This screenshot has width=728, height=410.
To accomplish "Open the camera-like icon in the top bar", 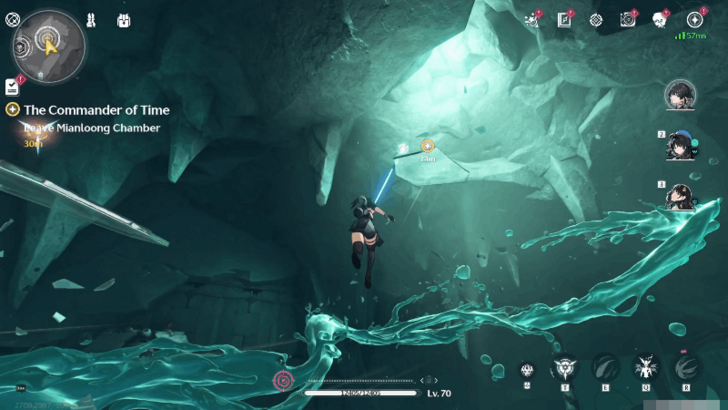I will click(627, 19).
